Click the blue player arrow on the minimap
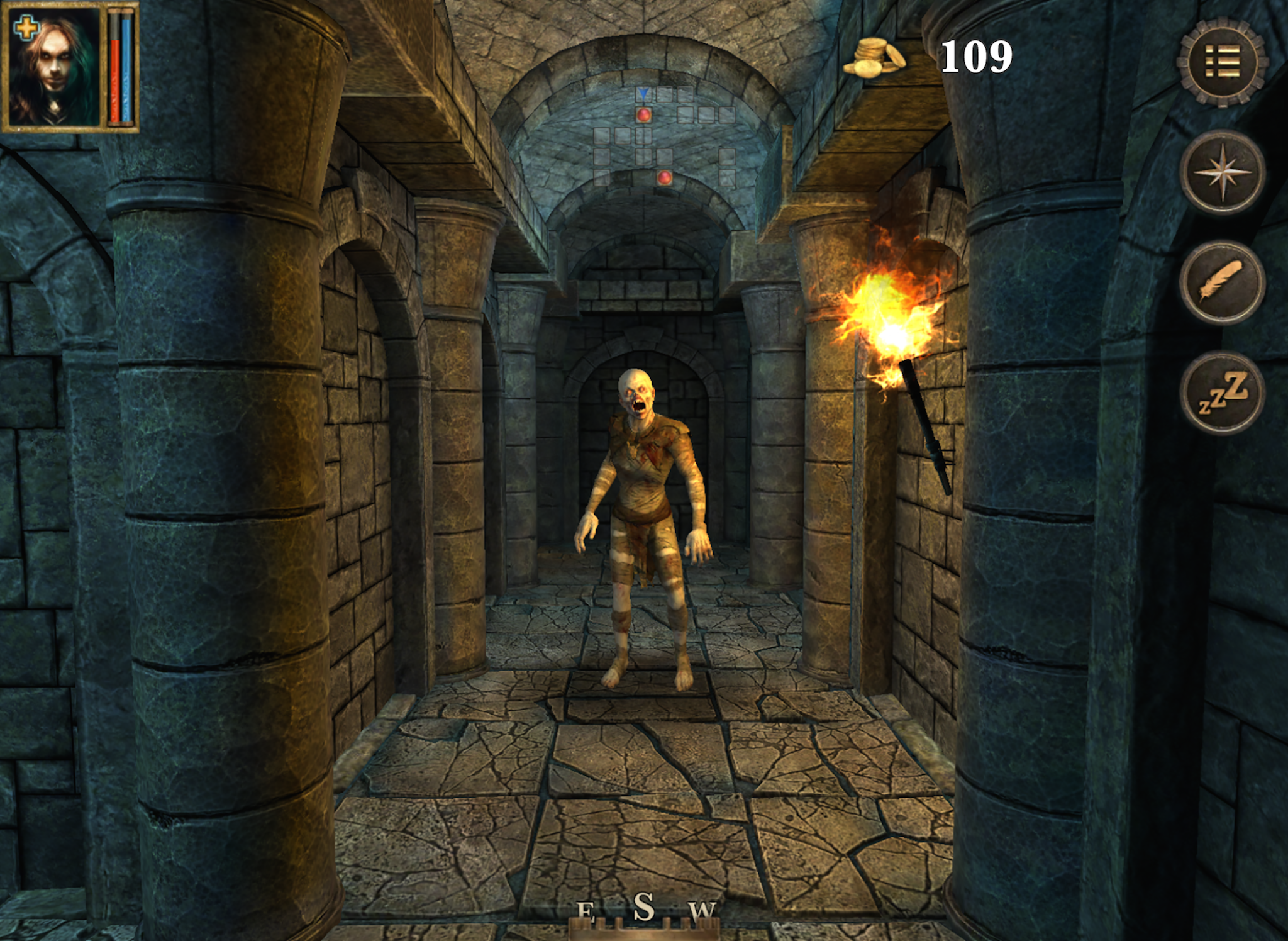The image size is (1288, 941). coord(643,94)
